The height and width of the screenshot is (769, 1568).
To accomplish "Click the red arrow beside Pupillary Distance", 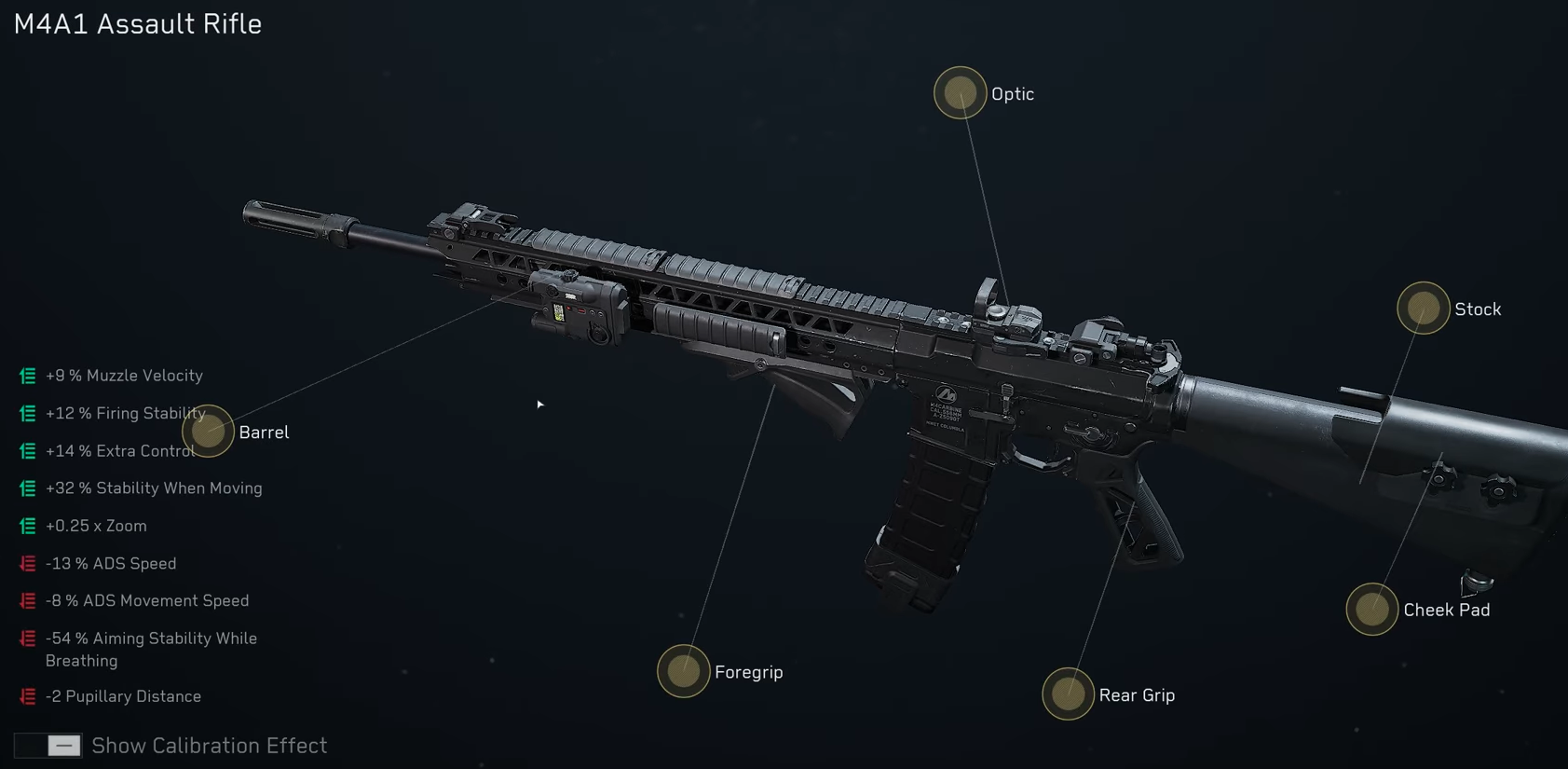I will pyautogui.click(x=25, y=694).
